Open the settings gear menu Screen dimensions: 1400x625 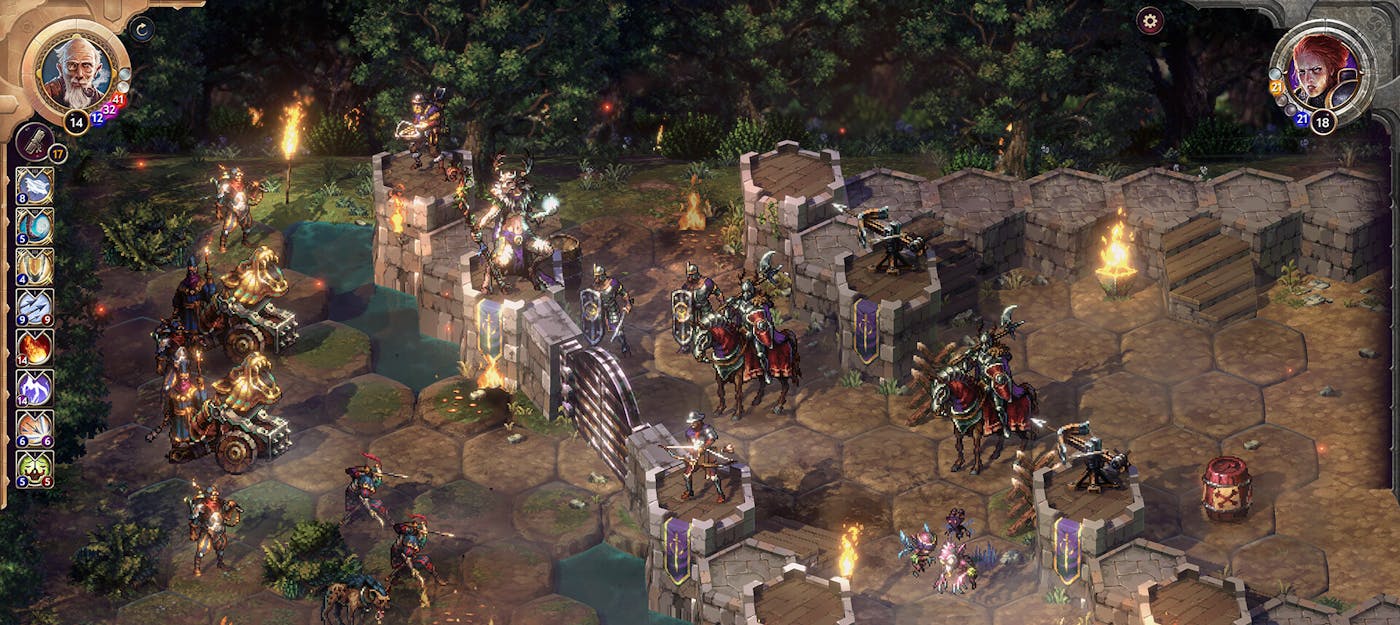1150,20
